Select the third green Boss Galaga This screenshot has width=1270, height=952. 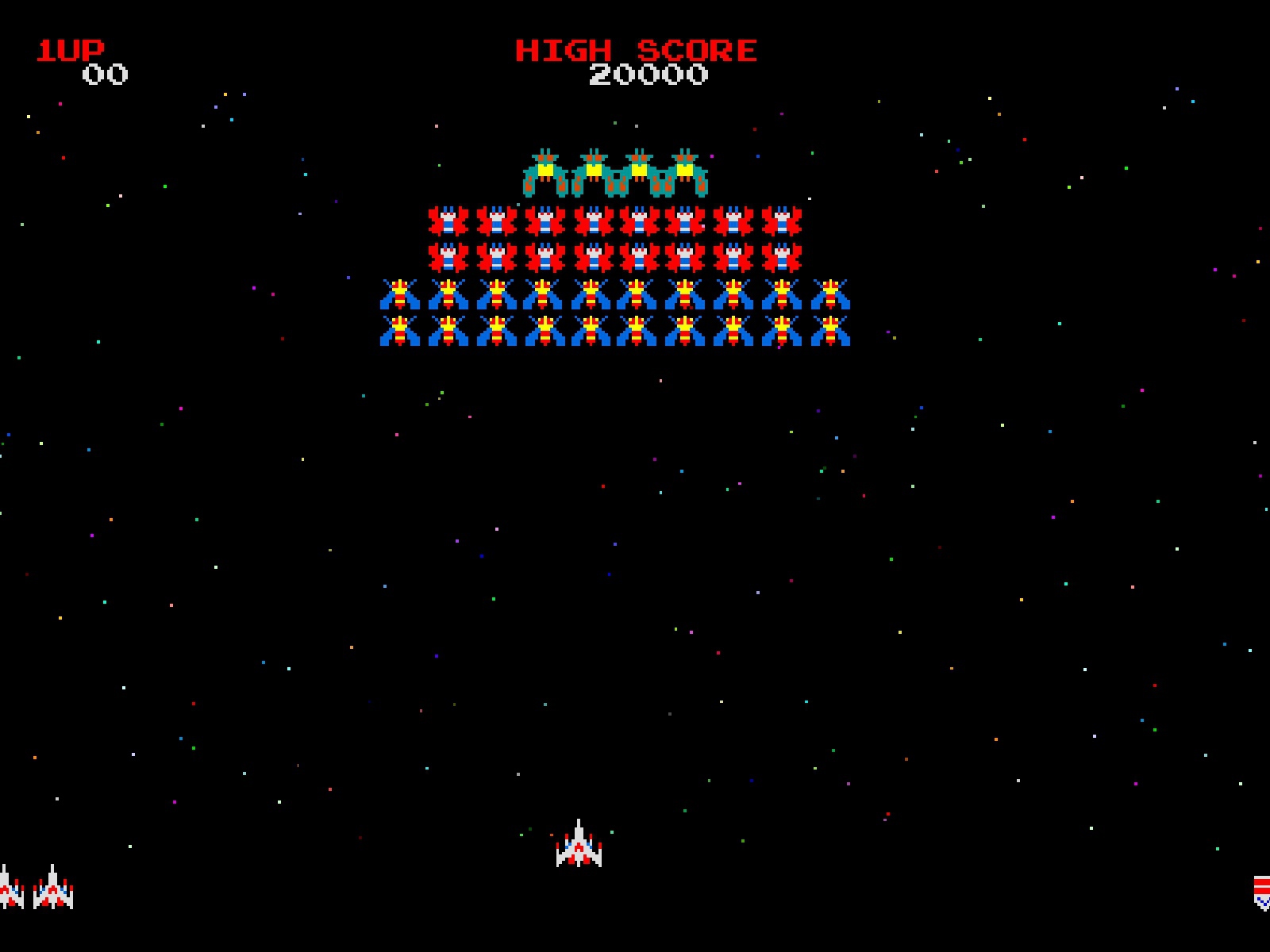639,171
